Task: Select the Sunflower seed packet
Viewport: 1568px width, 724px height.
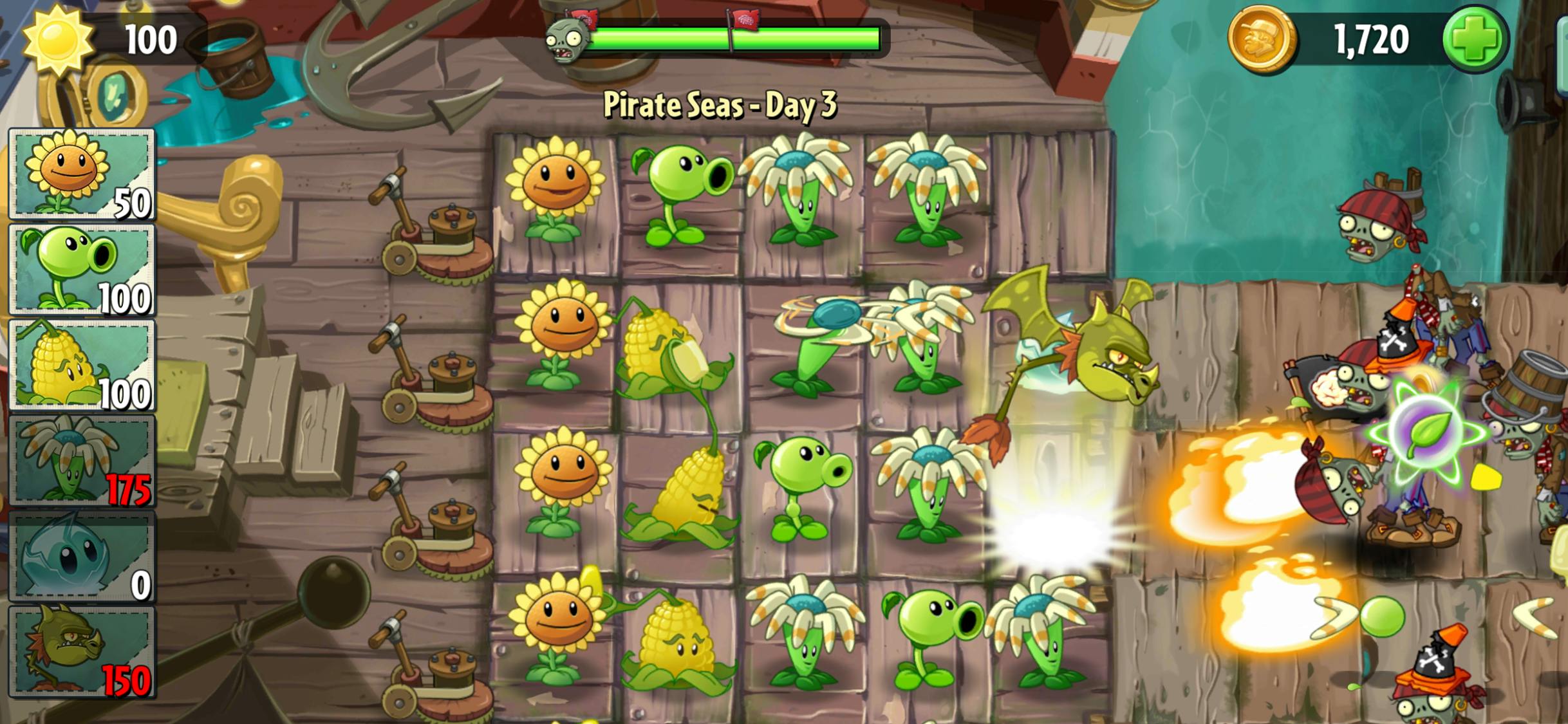Action: coord(82,174)
